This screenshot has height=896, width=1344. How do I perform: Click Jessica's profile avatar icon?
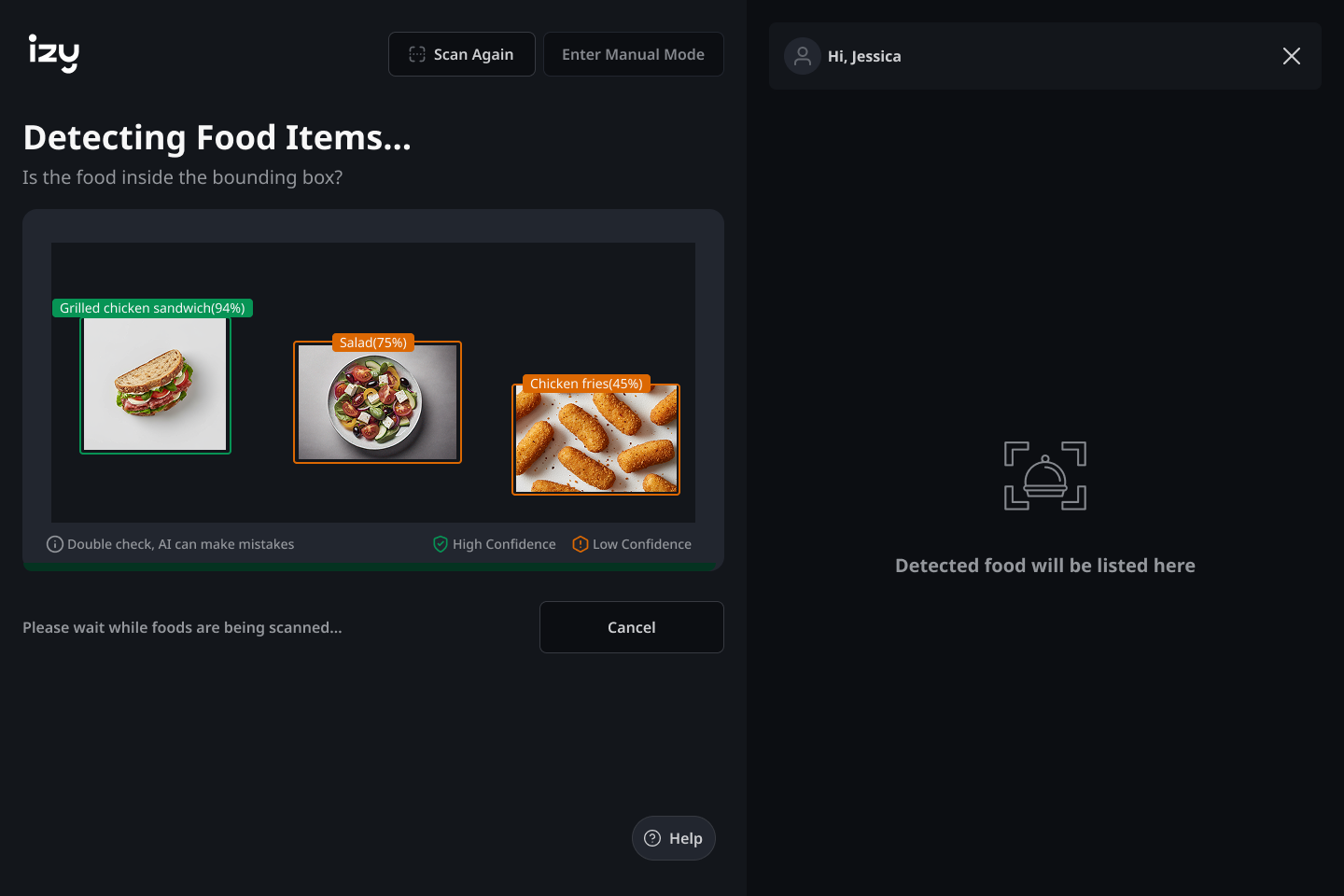[802, 56]
